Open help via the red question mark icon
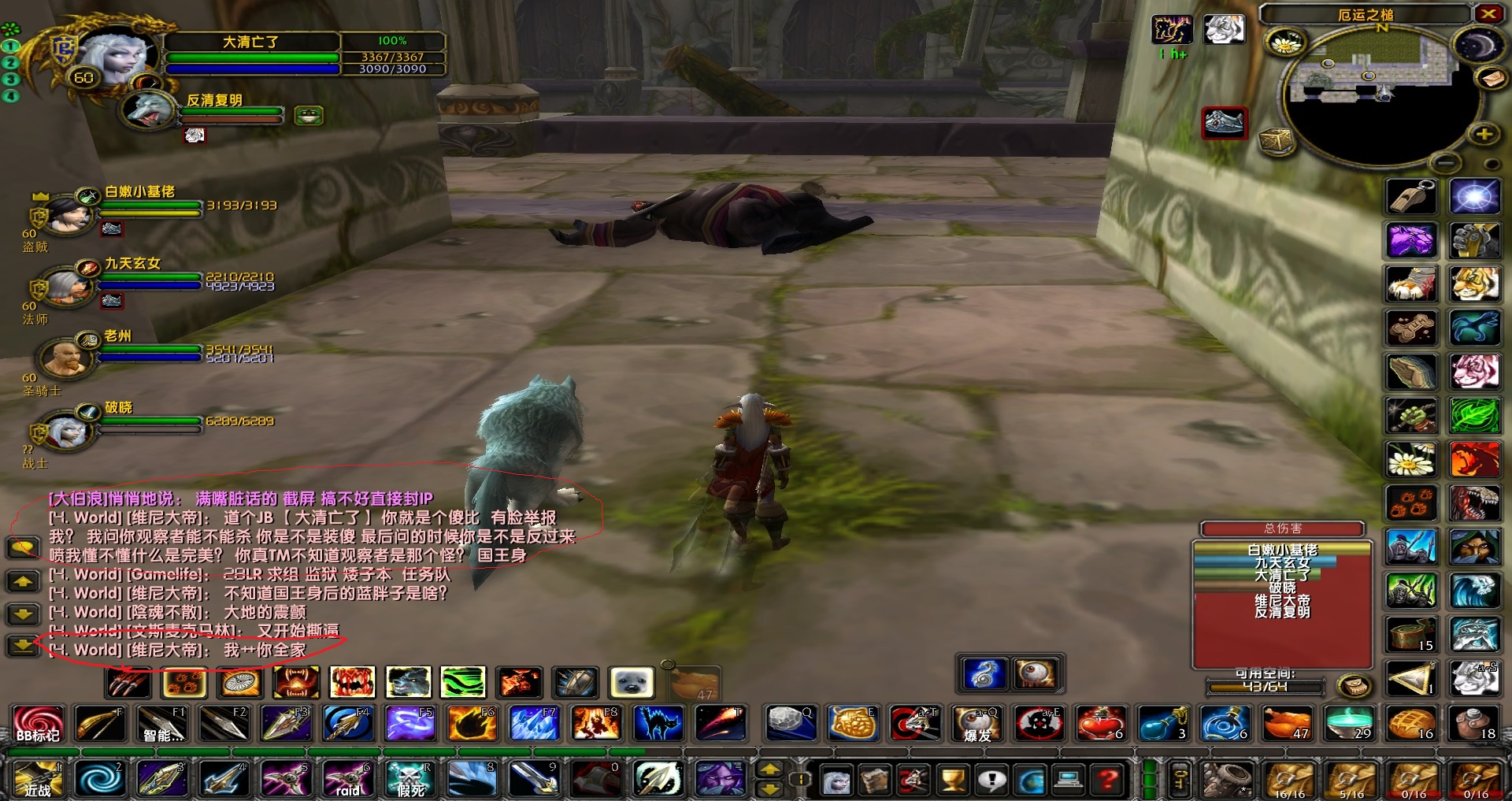 point(1106,780)
